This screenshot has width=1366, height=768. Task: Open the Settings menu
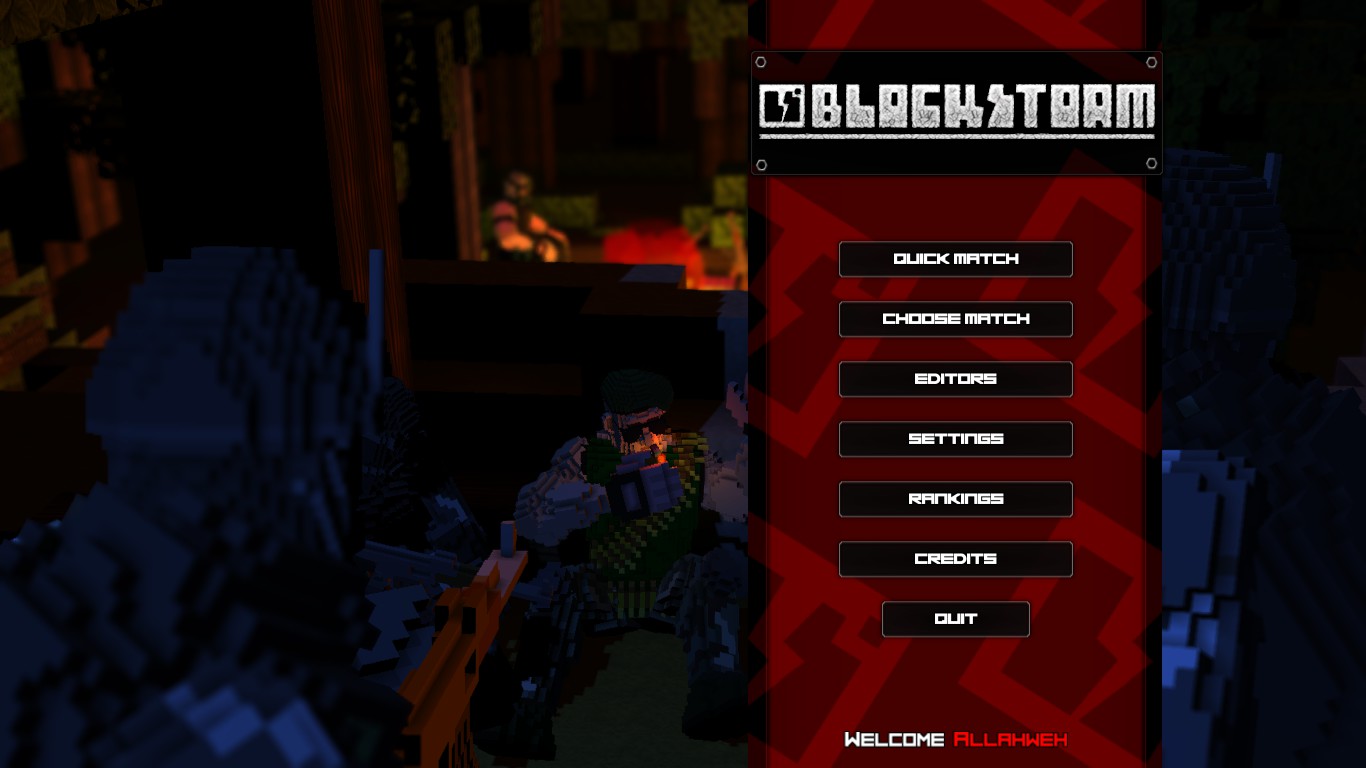click(955, 439)
